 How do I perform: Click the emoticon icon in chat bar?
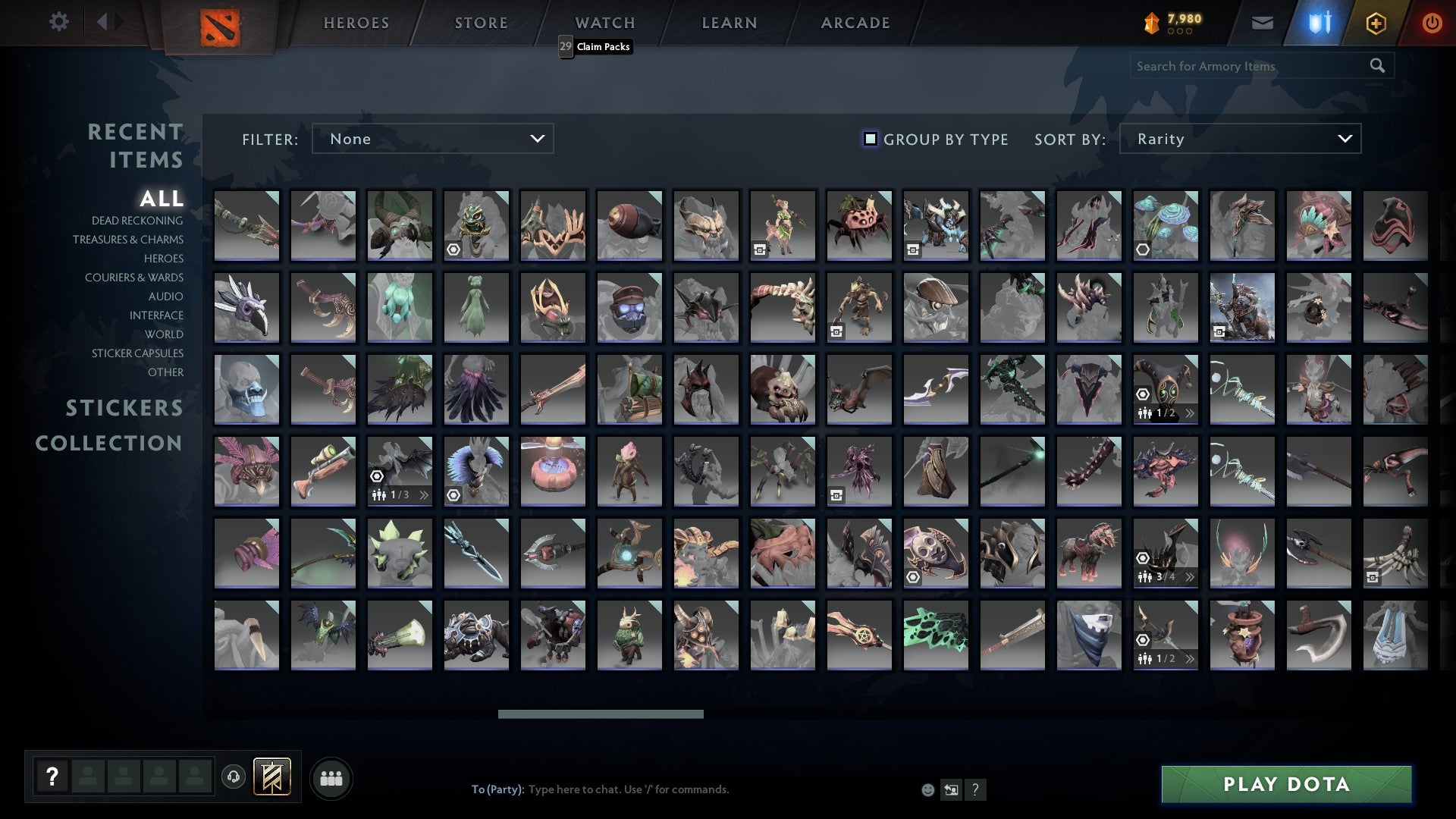[x=927, y=789]
